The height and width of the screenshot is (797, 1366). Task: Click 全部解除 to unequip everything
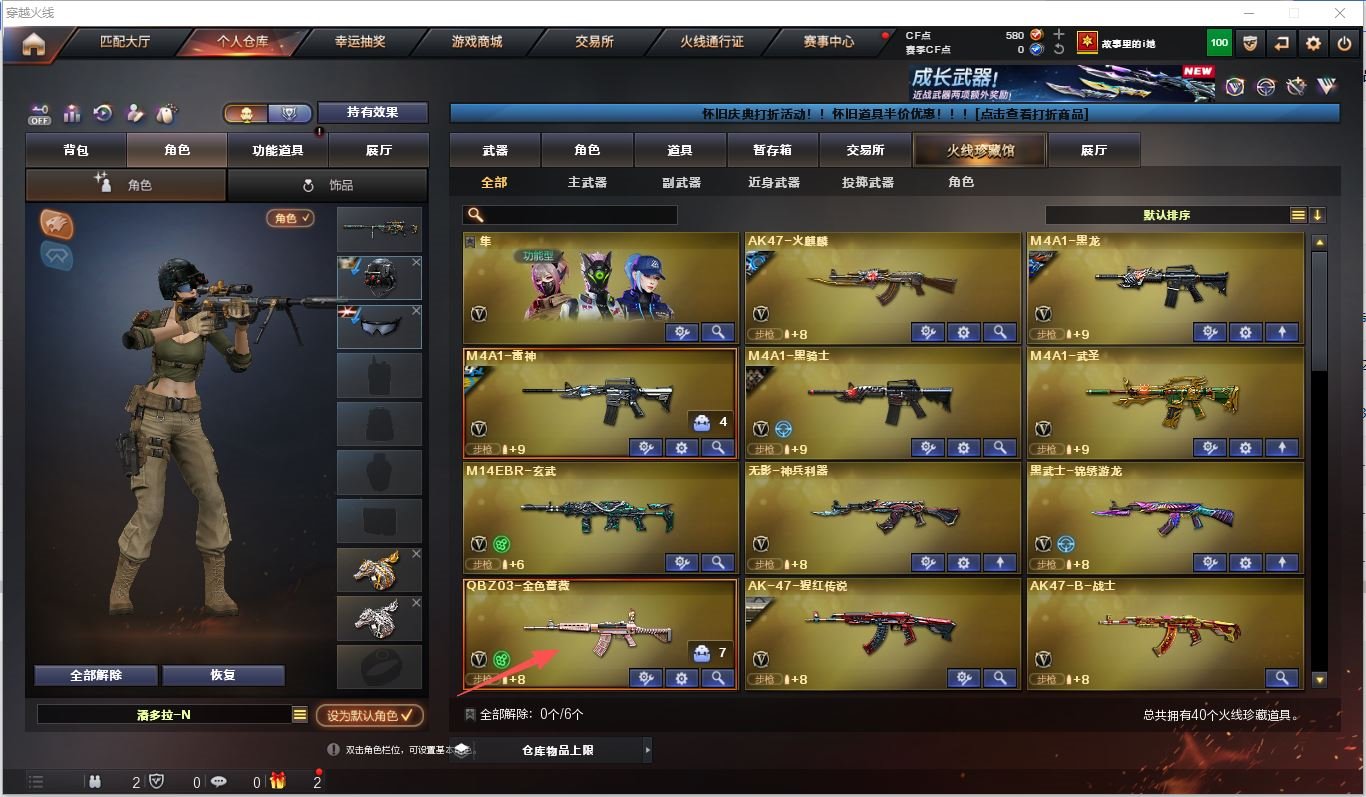pos(96,675)
